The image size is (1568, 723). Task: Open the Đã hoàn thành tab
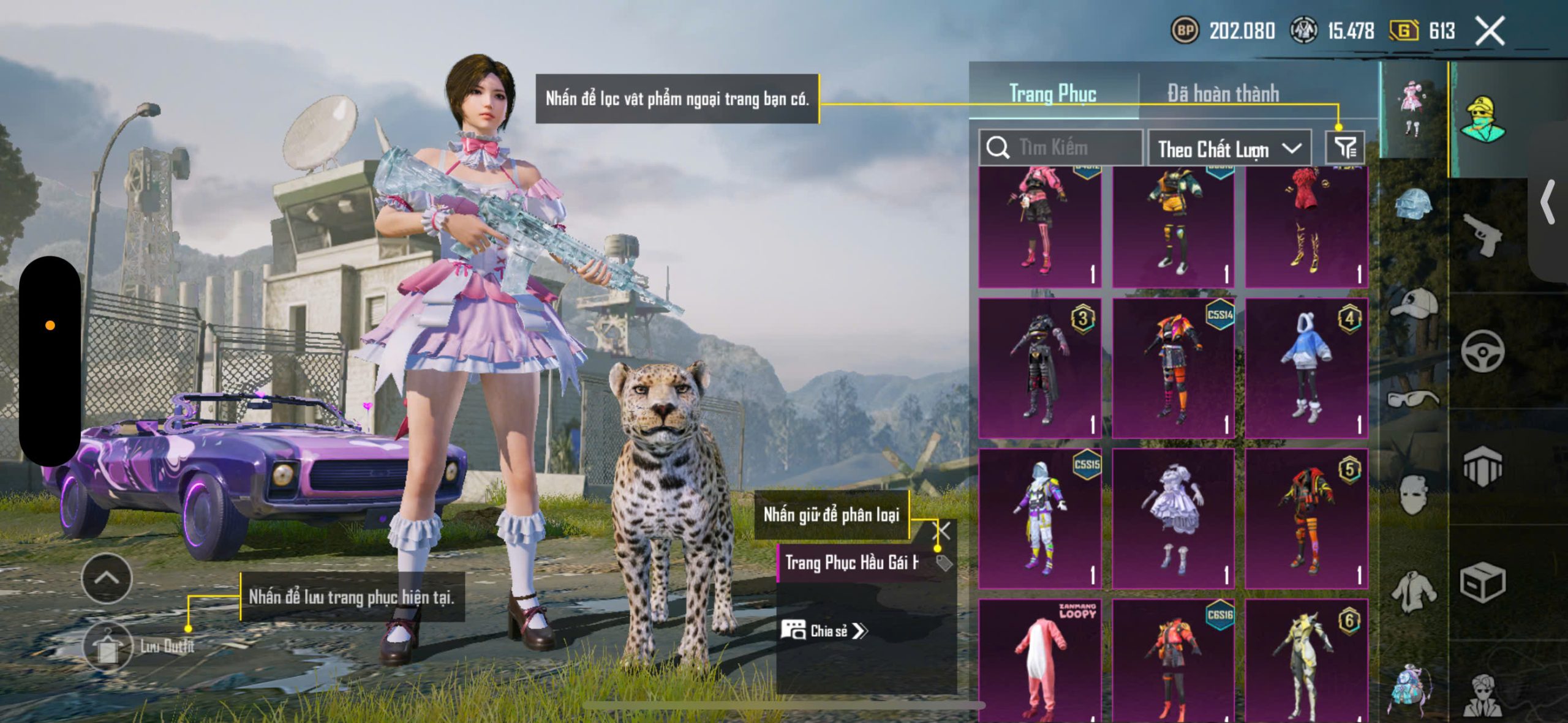pos(1223,94)
